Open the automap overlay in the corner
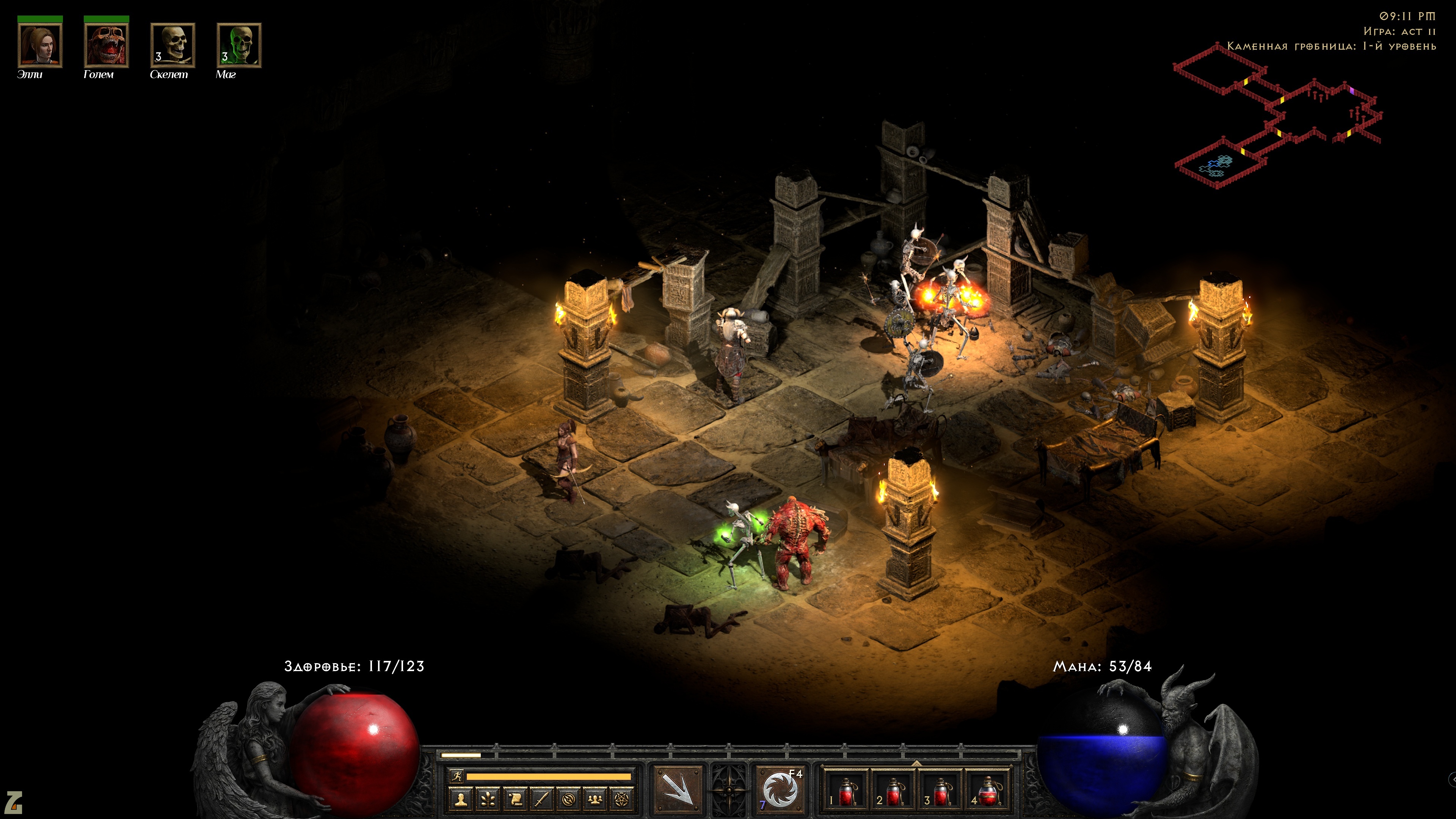The width and height of the screenshot is (1456, 819). click(x=1277, y=119)
